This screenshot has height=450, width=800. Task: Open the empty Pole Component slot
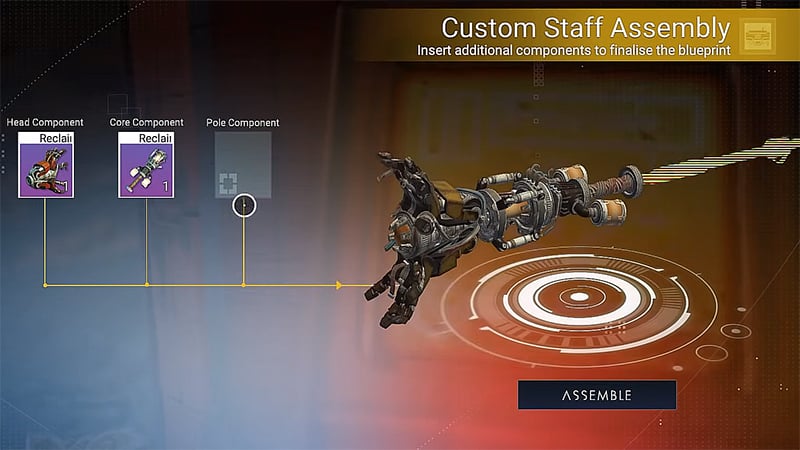pyautogui.click(x=243, y=164)
